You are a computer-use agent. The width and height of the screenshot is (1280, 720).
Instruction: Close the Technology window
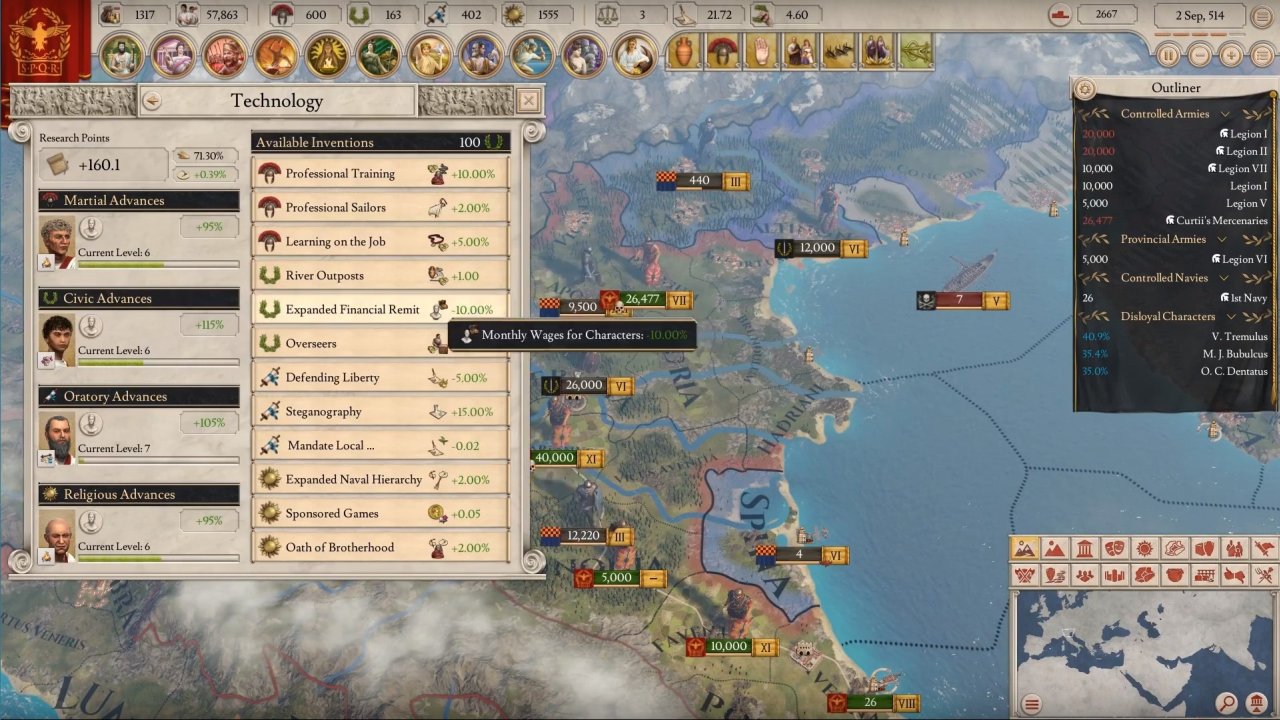pyautogui.click(x=528, y=100)
